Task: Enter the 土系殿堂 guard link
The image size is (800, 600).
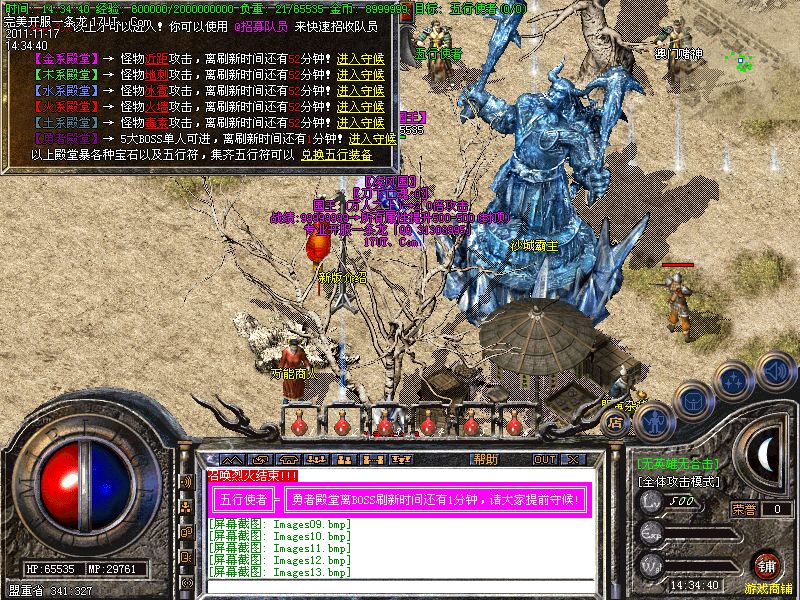Action: (360, 123)
